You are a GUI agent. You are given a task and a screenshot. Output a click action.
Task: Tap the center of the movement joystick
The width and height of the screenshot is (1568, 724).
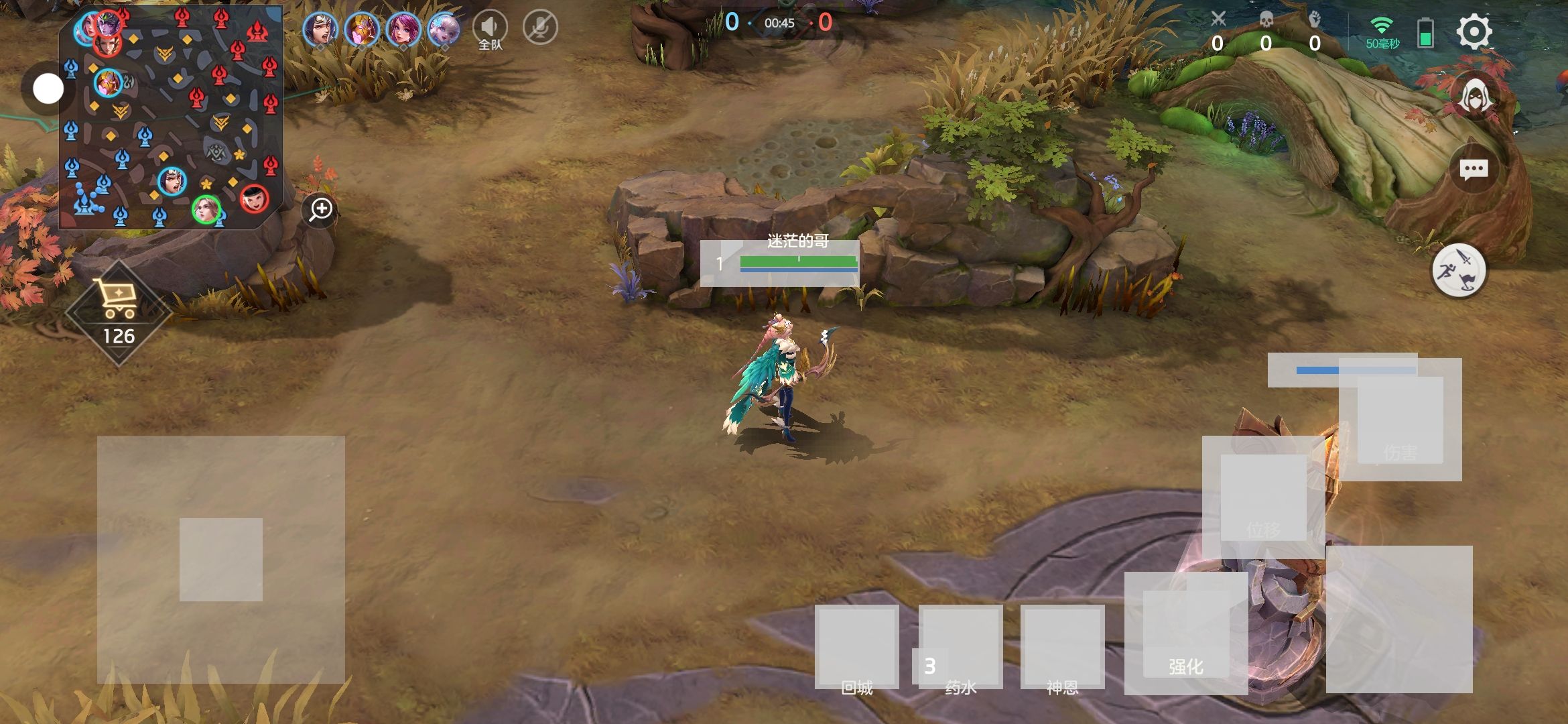pos(221,560)
